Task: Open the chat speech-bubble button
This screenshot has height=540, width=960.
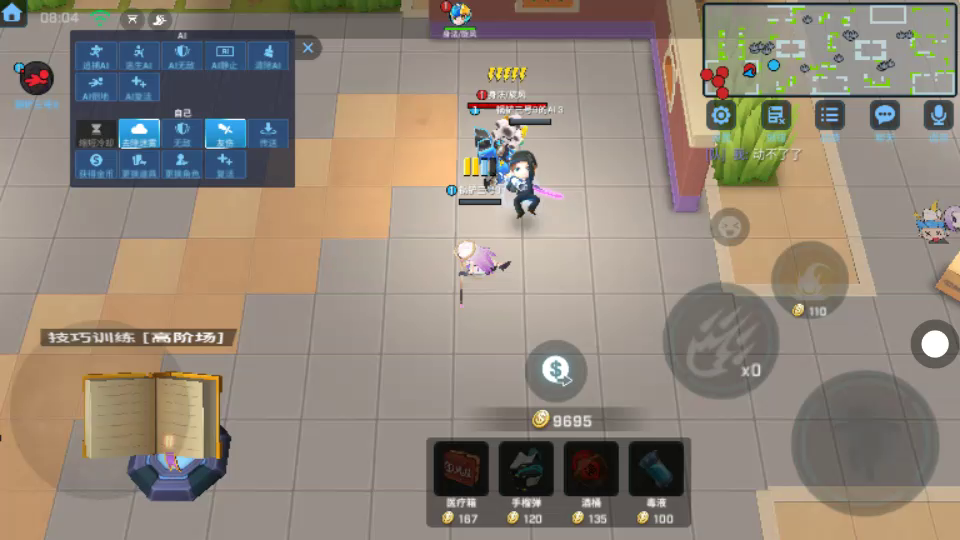Action: pos(884,115)
